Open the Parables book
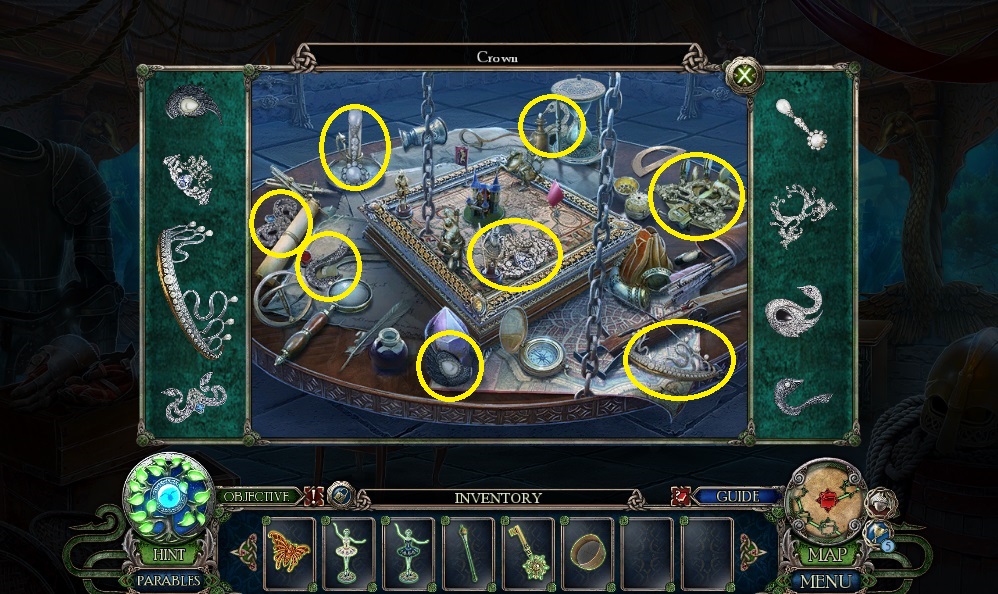 167,580
